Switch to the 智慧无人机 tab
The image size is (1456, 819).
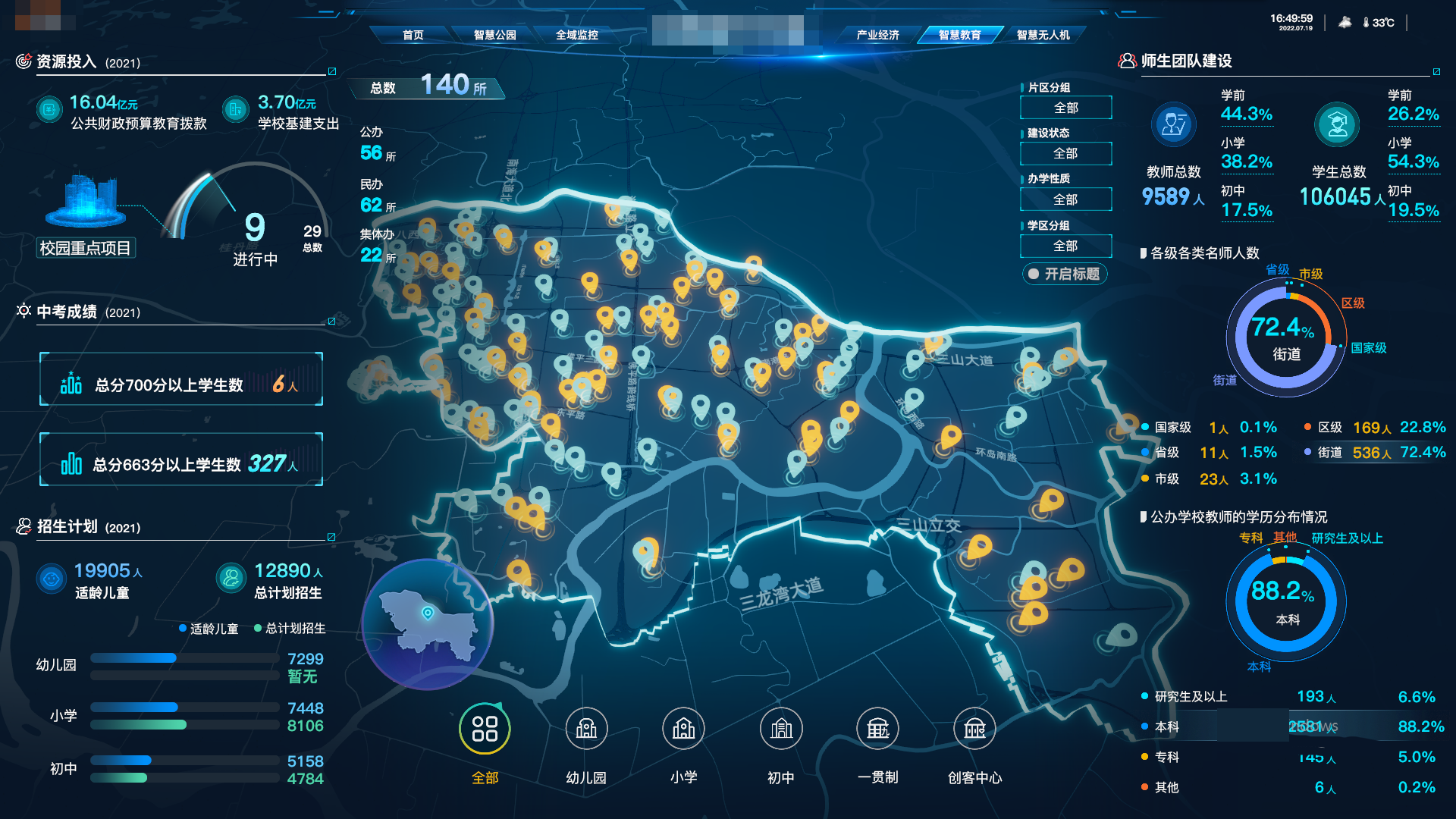(1043, 35)
